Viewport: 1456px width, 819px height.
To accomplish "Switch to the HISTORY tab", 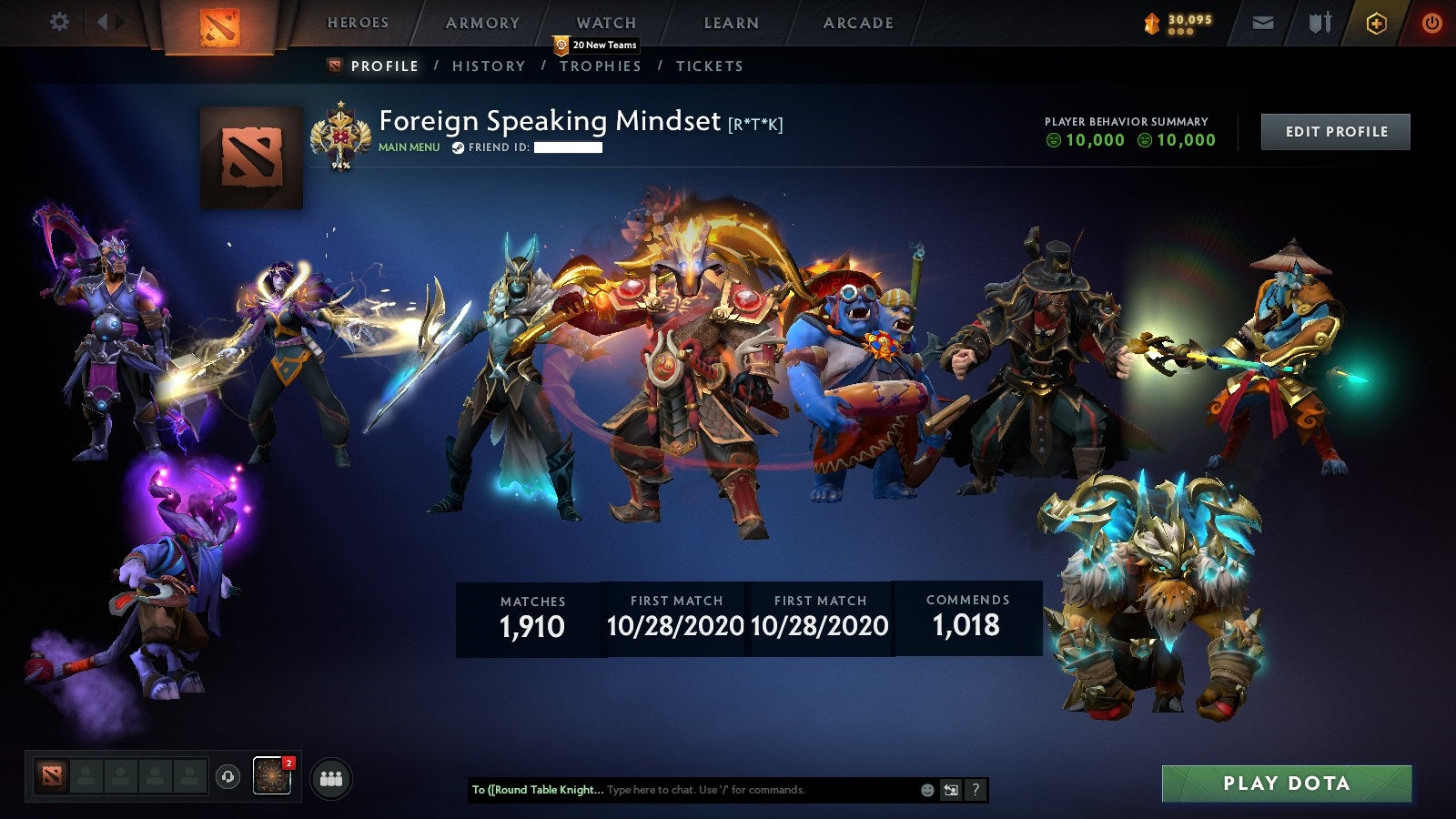I will 489,66.
